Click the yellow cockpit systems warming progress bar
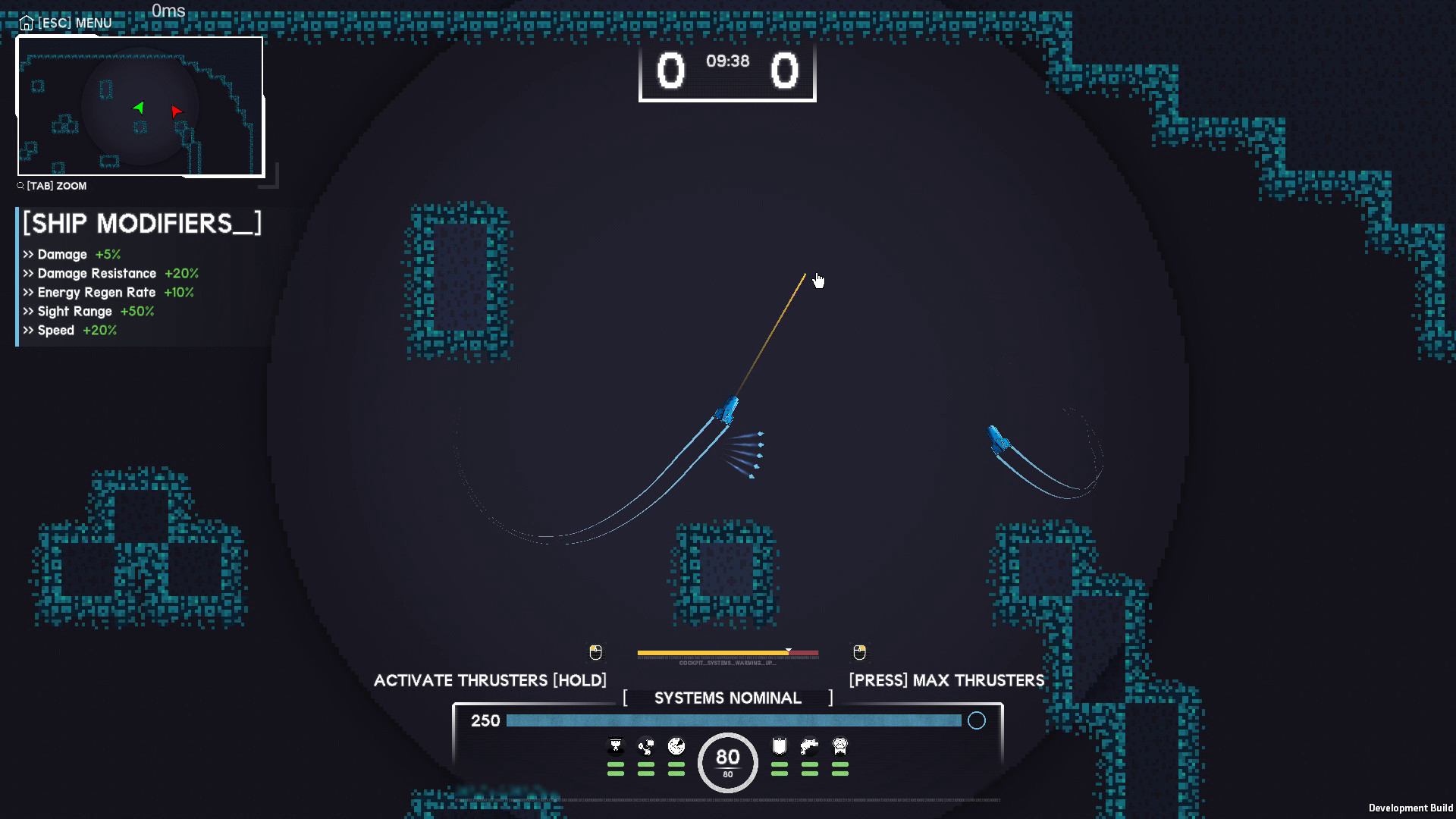The image size is (1456, 819). 713,651
